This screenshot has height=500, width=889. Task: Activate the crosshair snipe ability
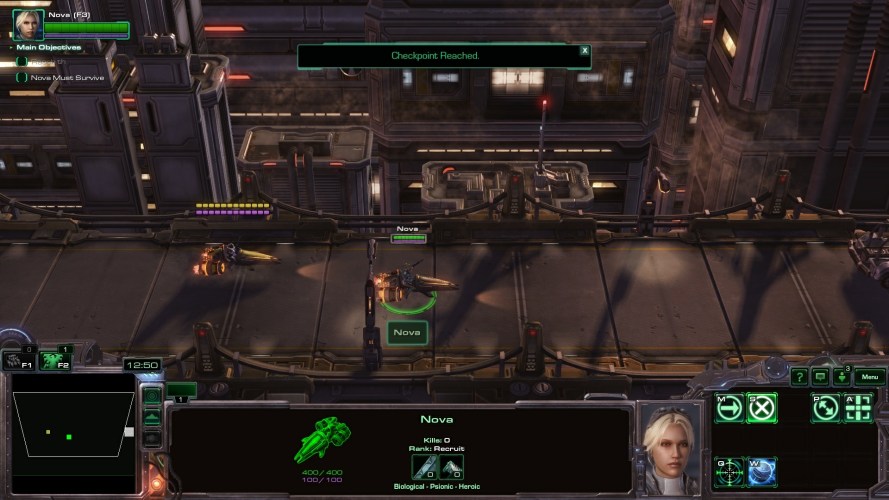point(729,470)
